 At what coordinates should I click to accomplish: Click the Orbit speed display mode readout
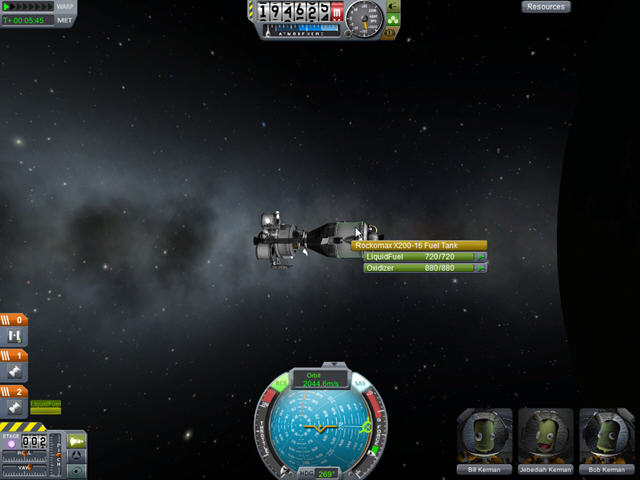tap(321, 380)
